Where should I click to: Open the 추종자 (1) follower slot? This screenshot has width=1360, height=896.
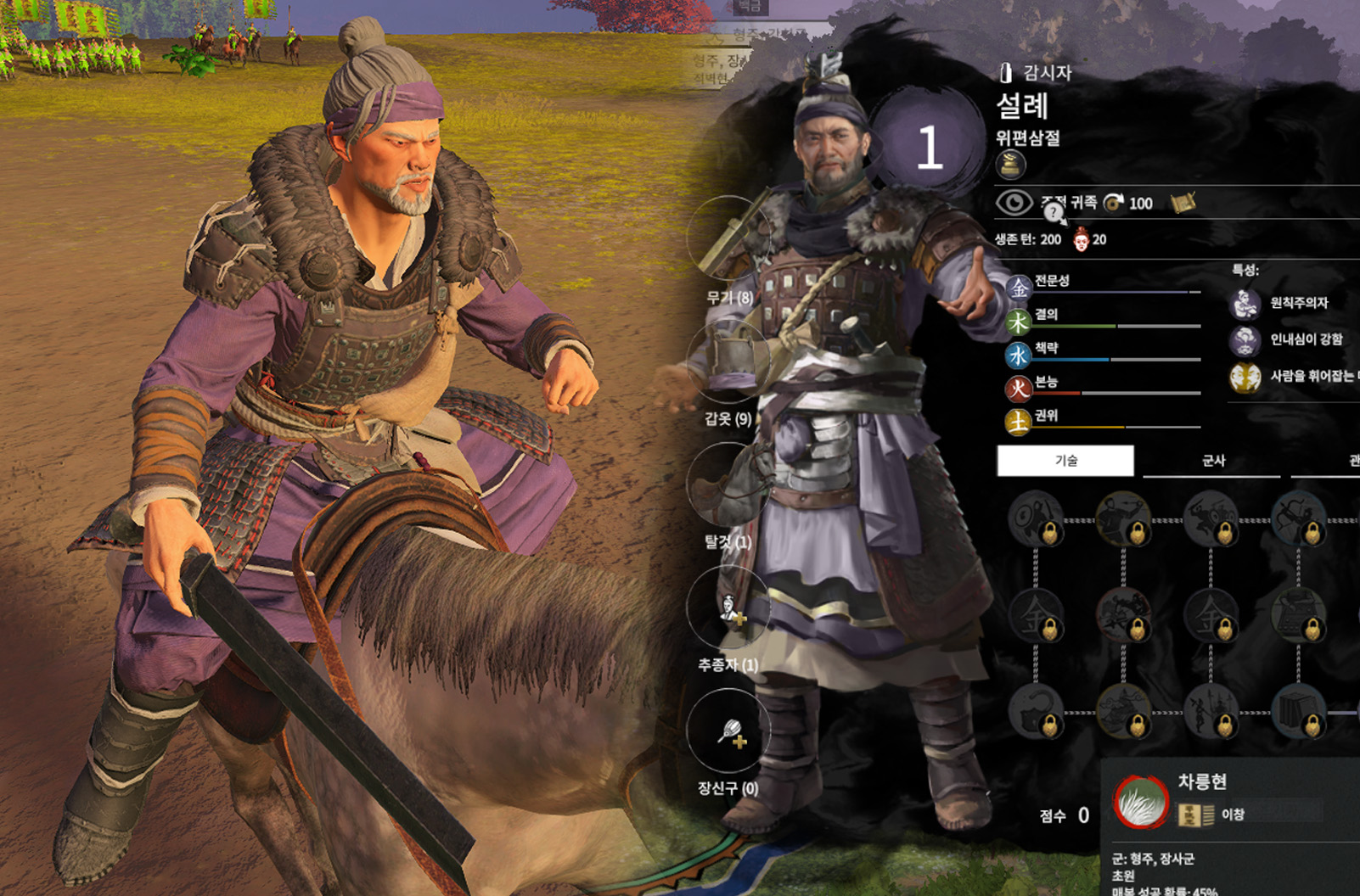tap(728, 607)
